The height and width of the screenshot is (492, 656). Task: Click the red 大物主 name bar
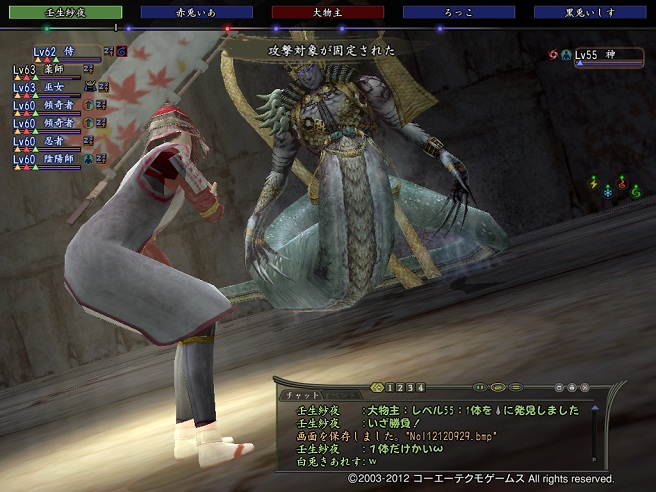tap(329, 13)
